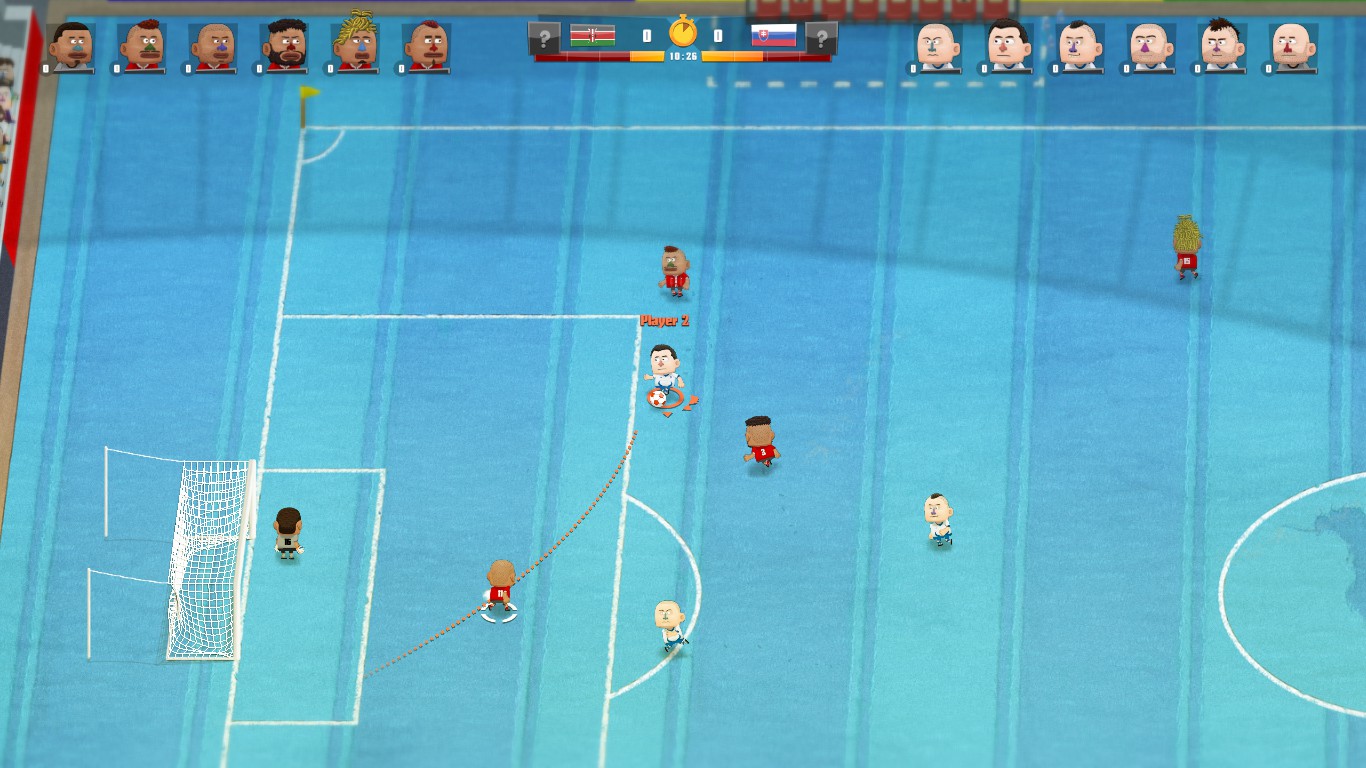
Task: Select the Slovakia flag on the scoreboard
Action: coord(773,36)
